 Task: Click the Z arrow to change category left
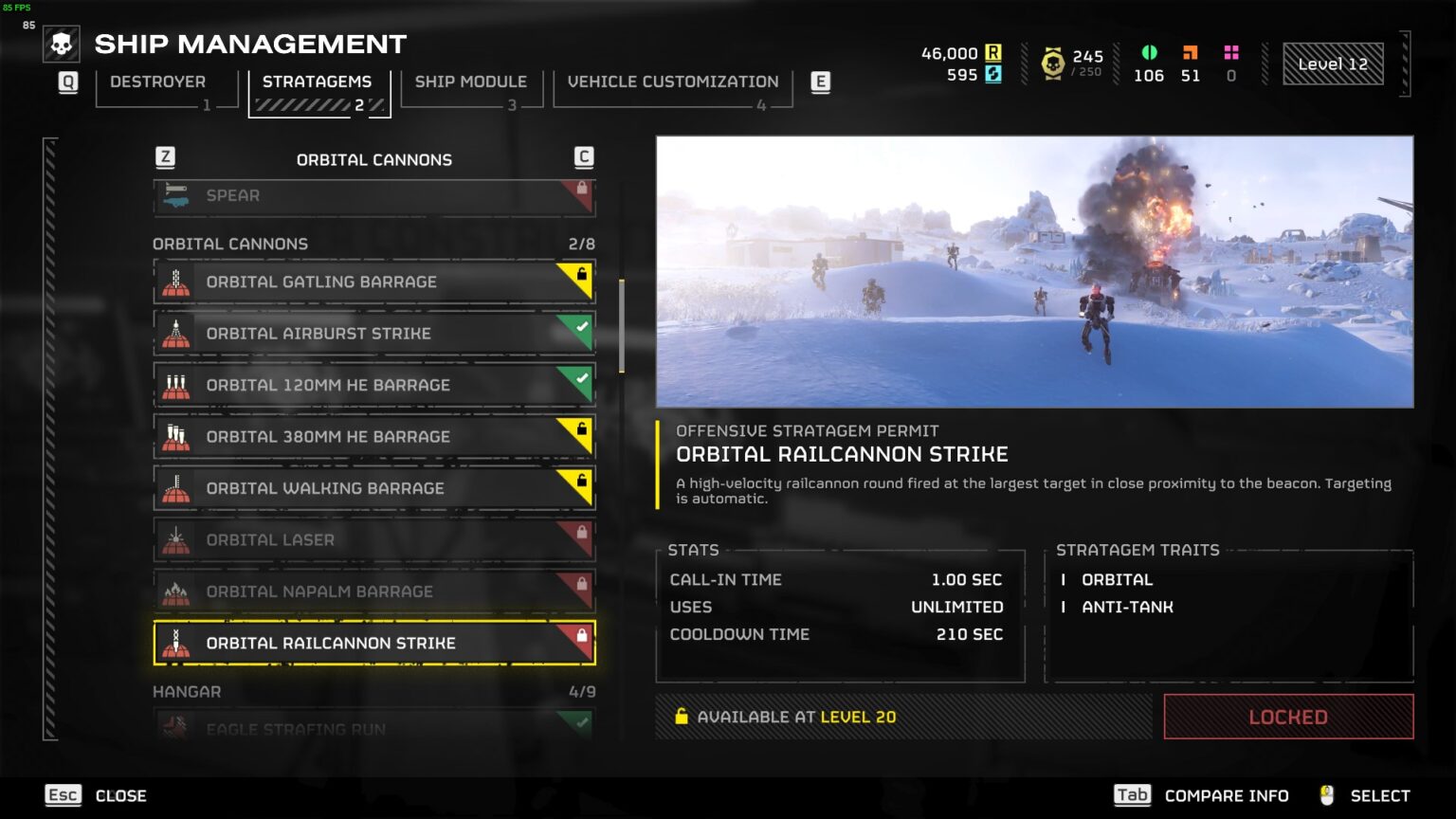[x=165, y=158]
